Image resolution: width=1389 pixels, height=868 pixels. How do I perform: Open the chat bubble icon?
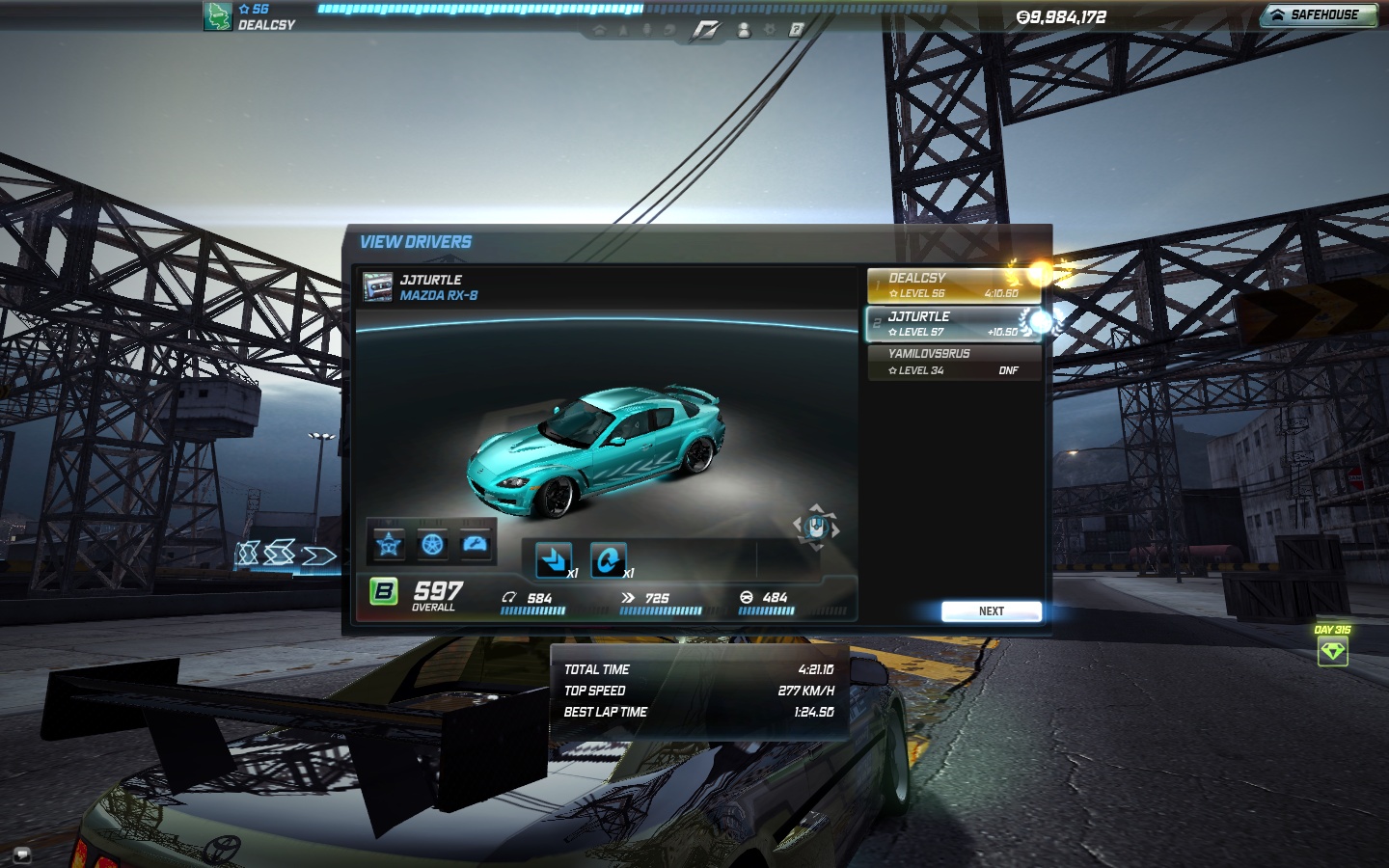point(21,854)
